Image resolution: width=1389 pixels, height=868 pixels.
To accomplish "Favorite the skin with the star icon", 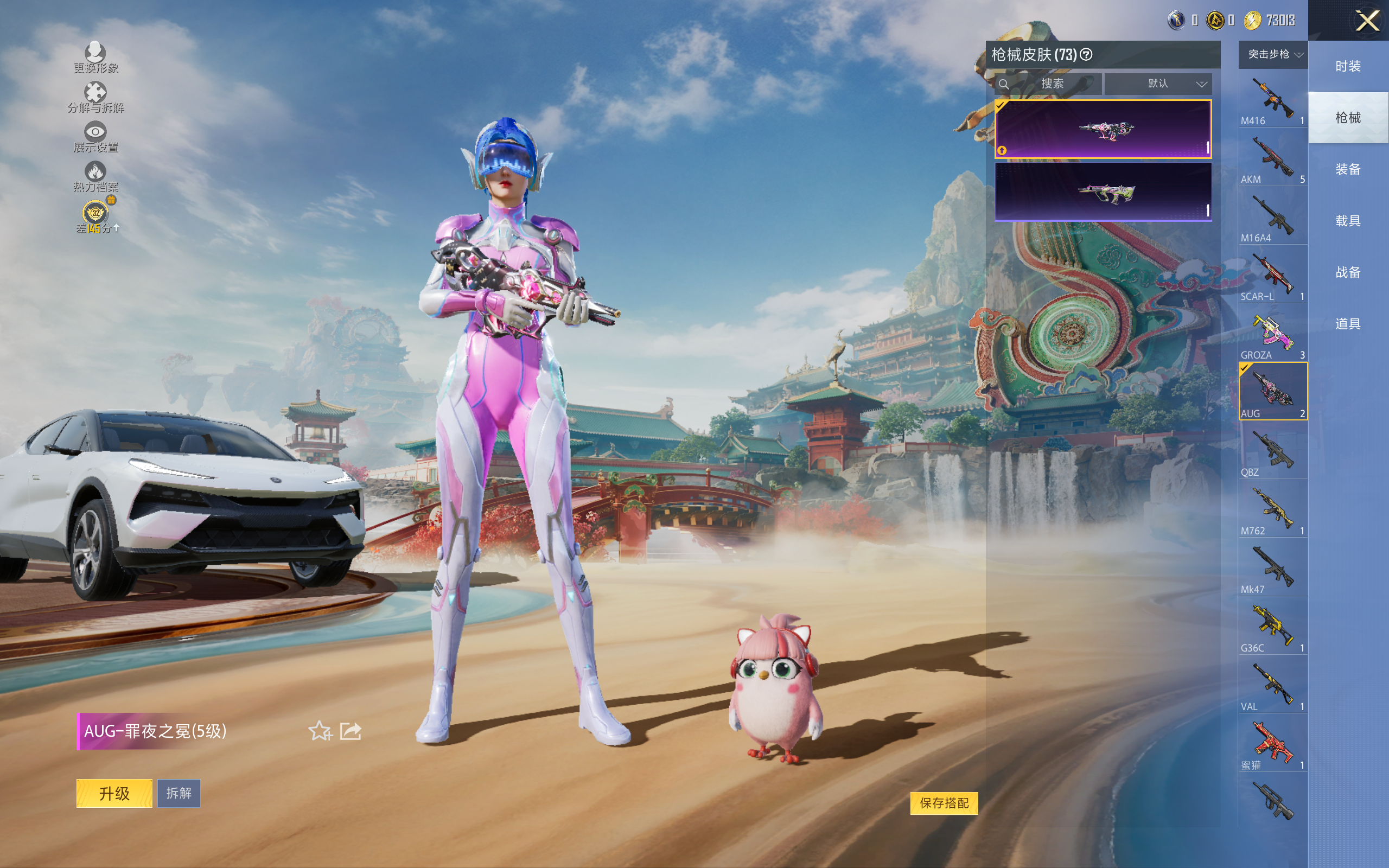I will pos(320,731).
